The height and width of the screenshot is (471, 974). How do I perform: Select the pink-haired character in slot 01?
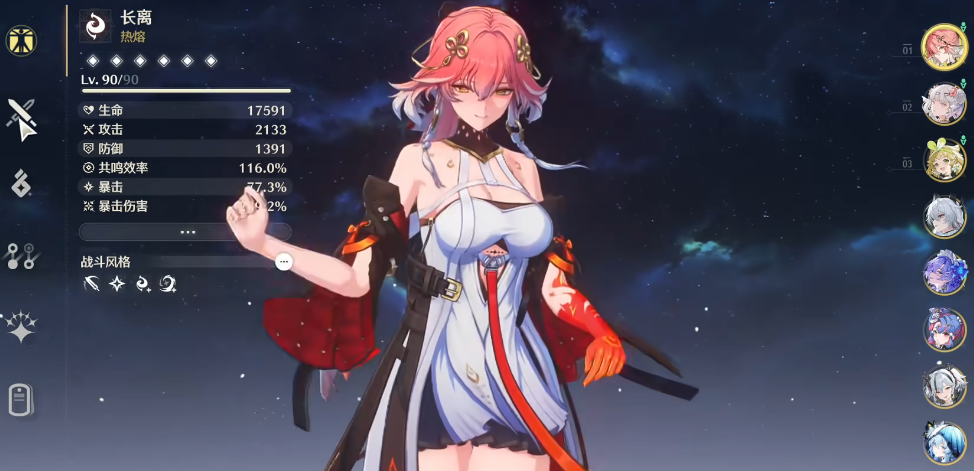[944, 47]
